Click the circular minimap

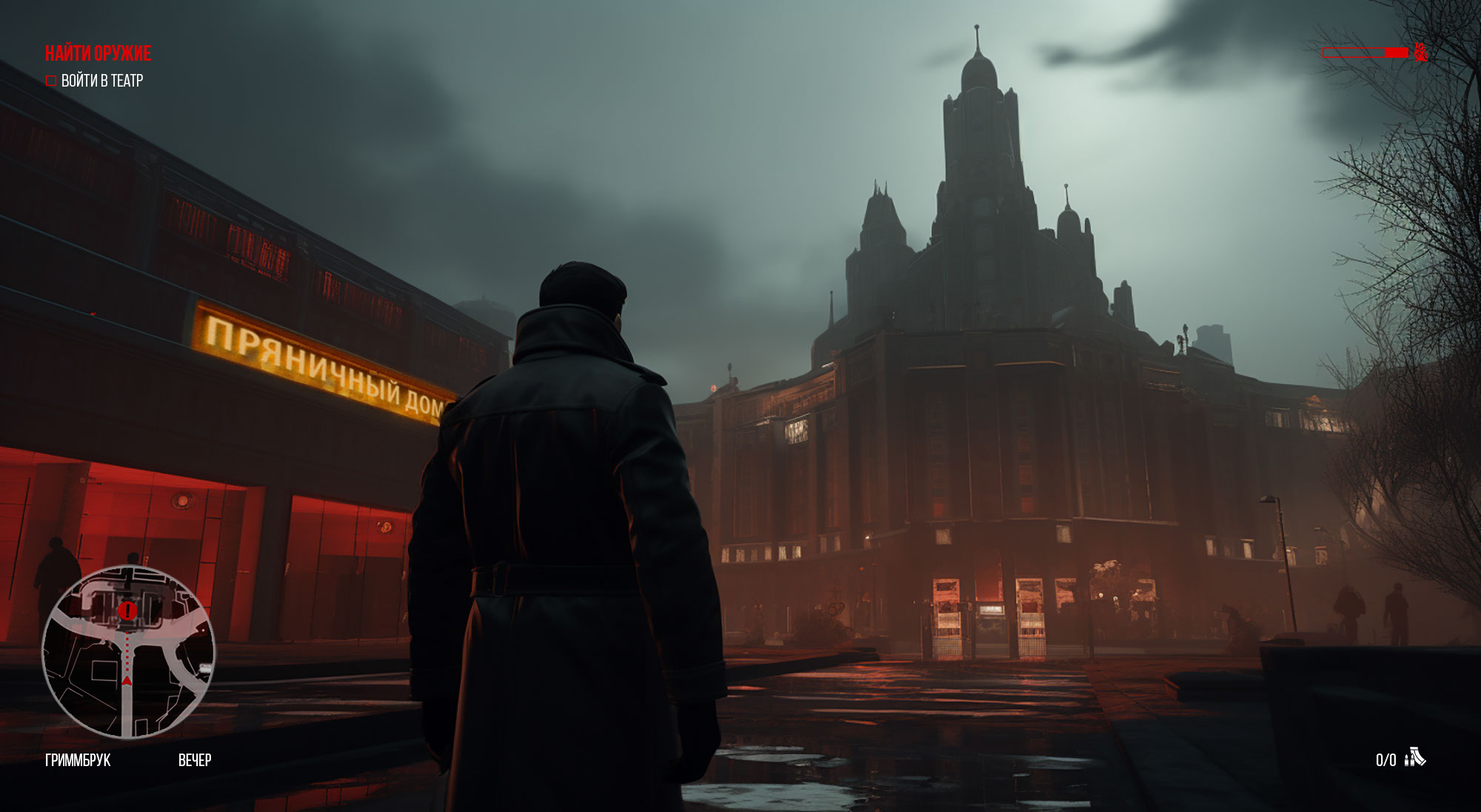click(x=128, y=652)
